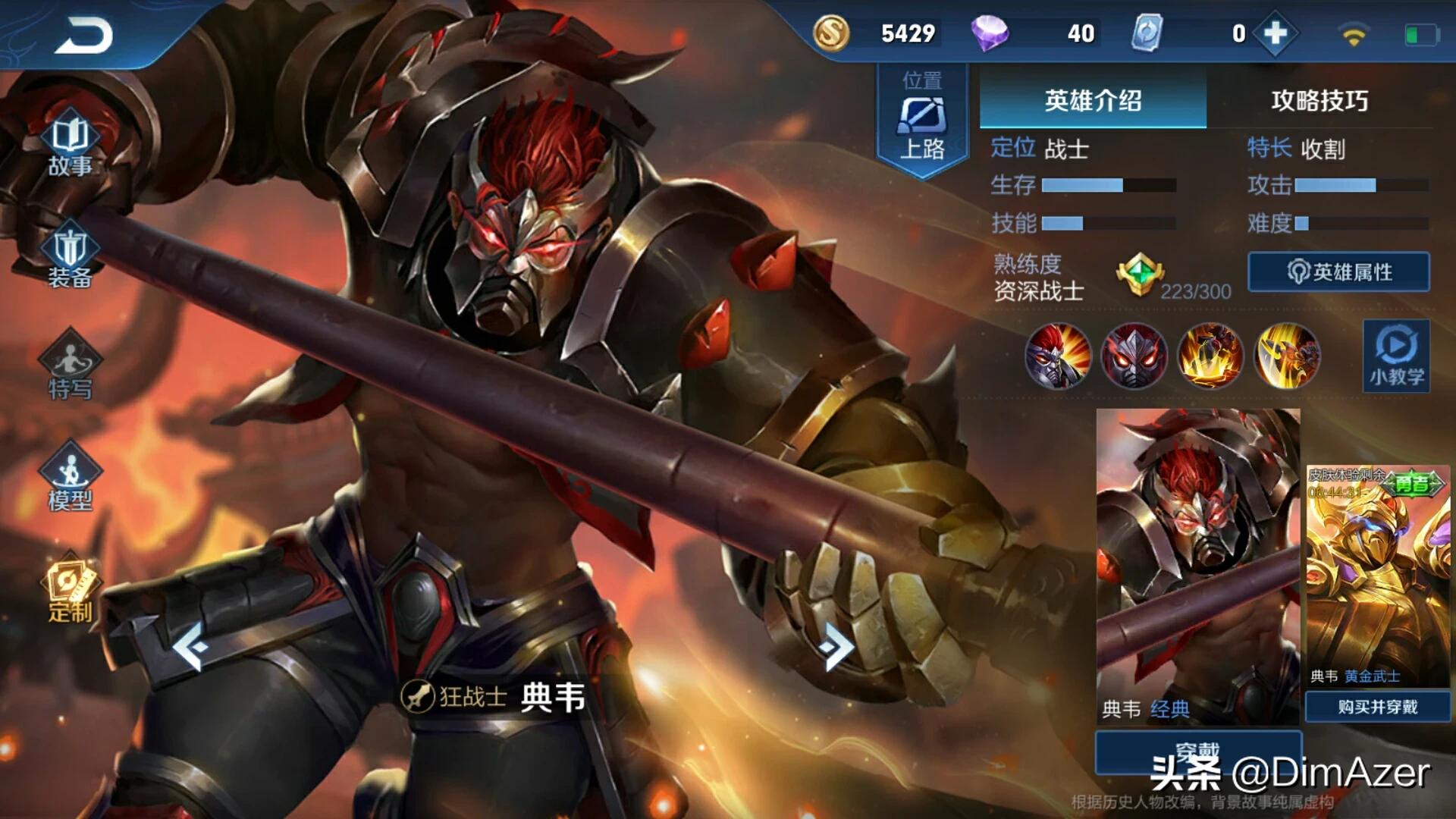
Task: View the red-haired passive skill icon
Action: 1058,356
